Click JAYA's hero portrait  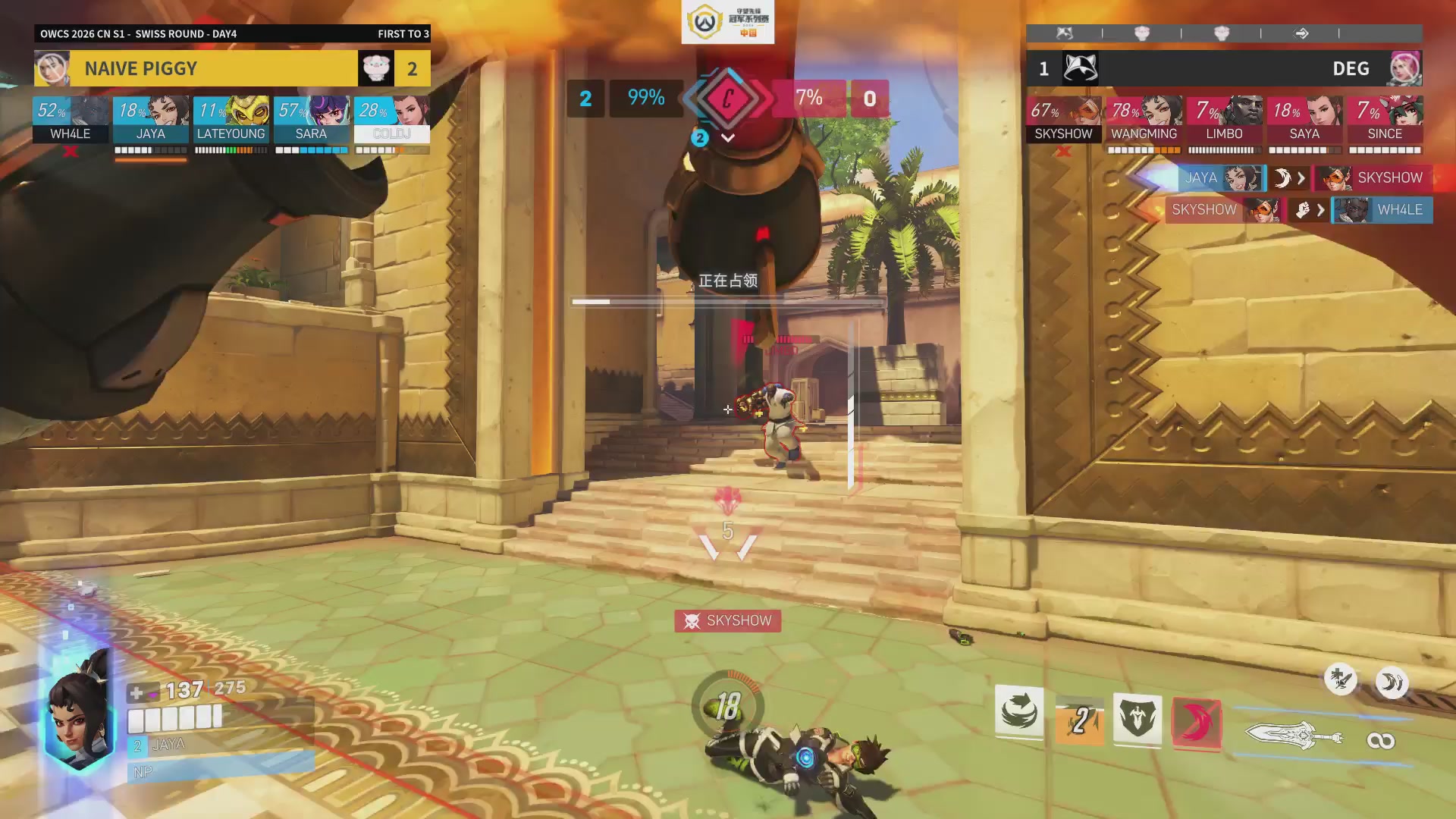pos(78,709)
